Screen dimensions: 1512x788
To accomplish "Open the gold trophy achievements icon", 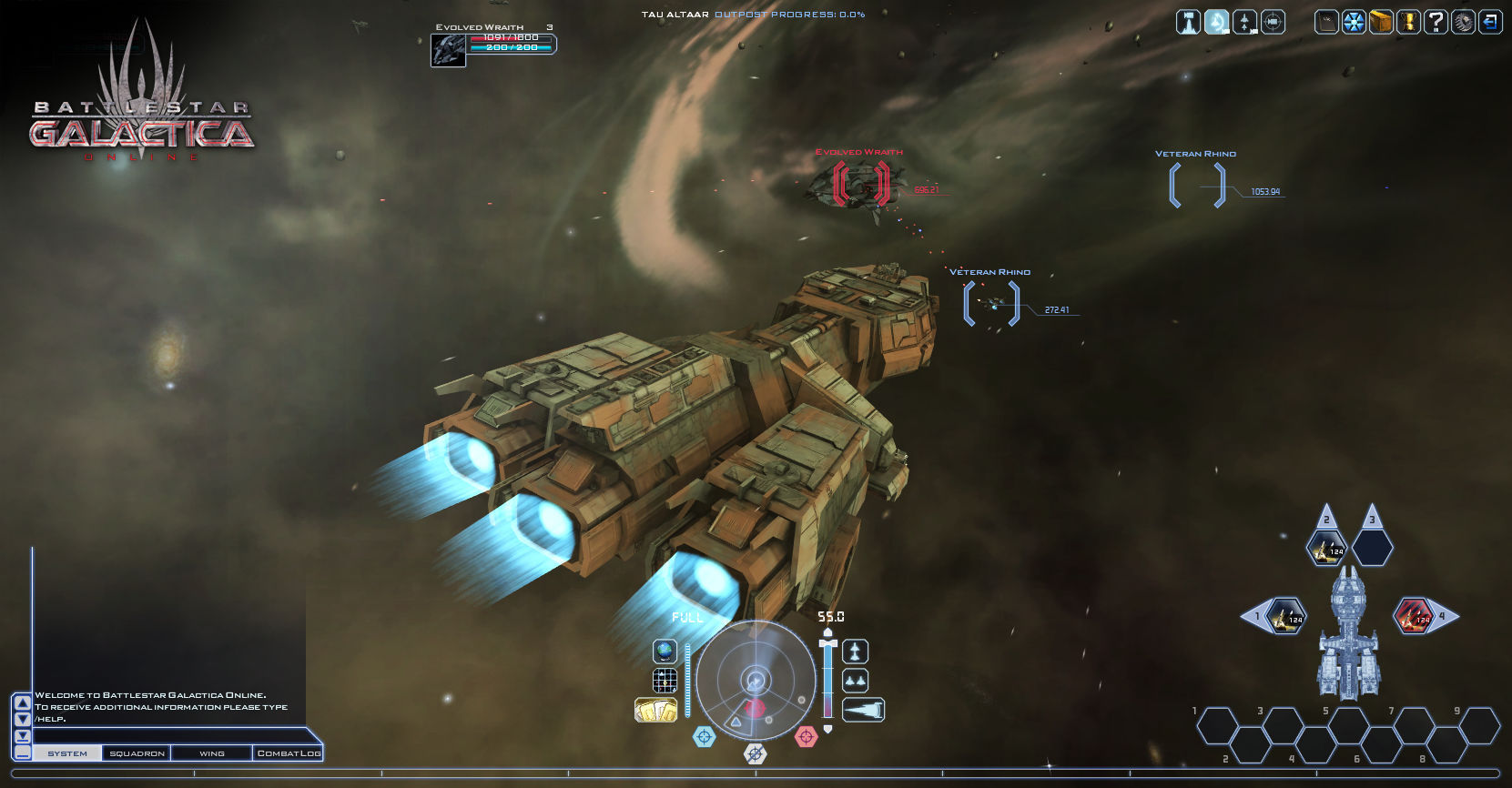I will tap(1408, 22).
